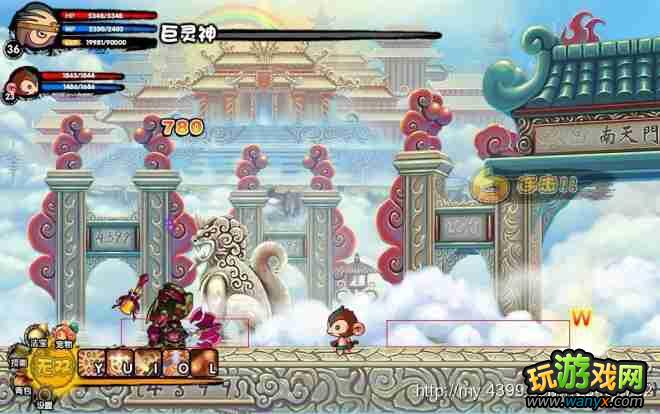Activate the skill slot labeled Y
660x414 pixels.
[93, 364]
